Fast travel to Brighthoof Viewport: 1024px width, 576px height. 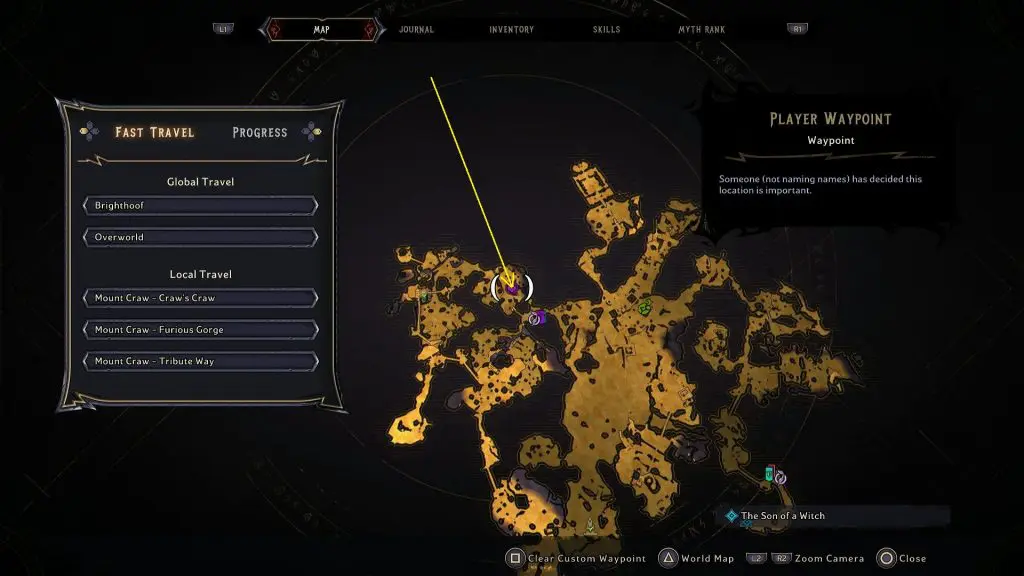click(200, 206)
